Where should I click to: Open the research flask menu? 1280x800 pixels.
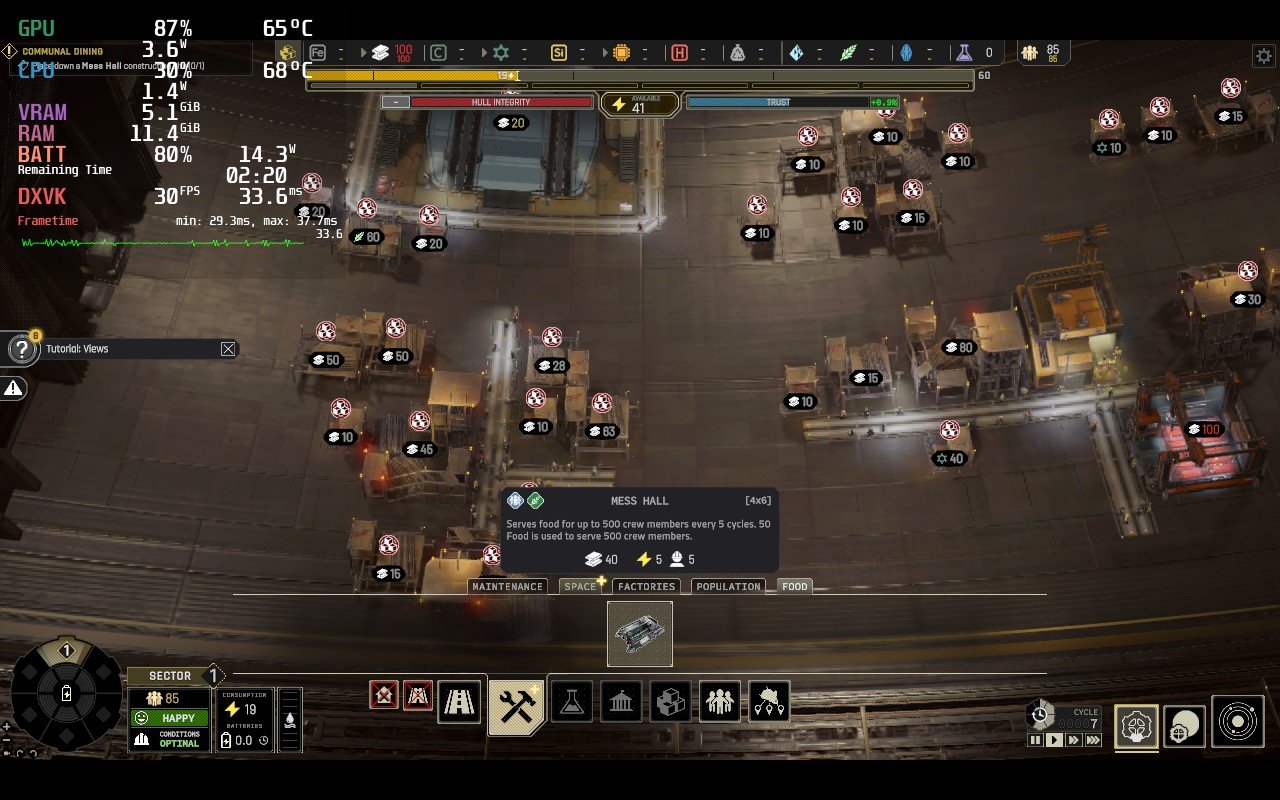click(x=572, y=702)
